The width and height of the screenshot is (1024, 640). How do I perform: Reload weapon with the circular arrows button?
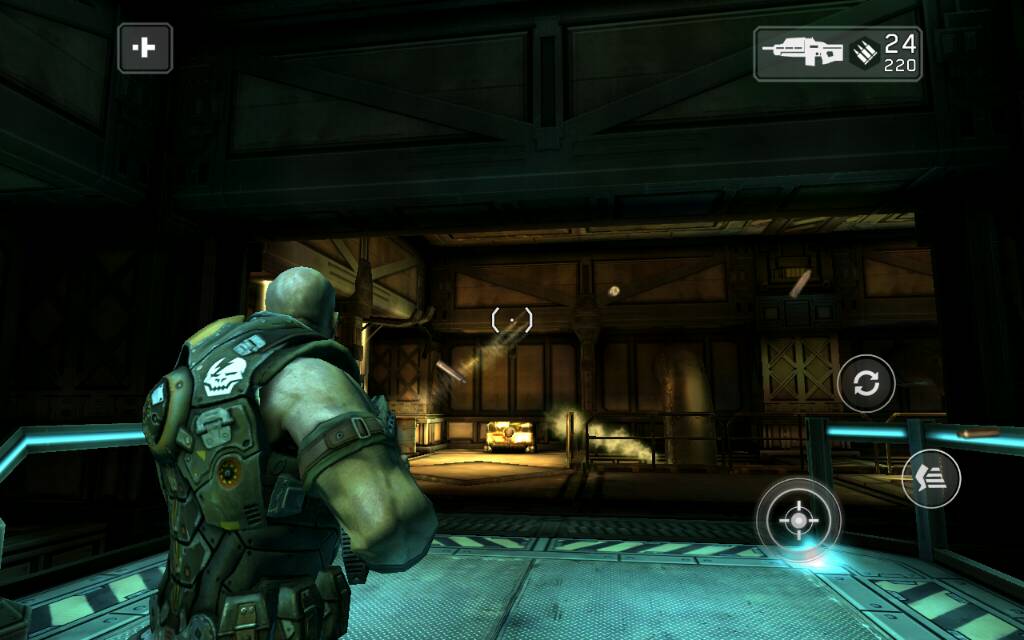tap(866, 383)
